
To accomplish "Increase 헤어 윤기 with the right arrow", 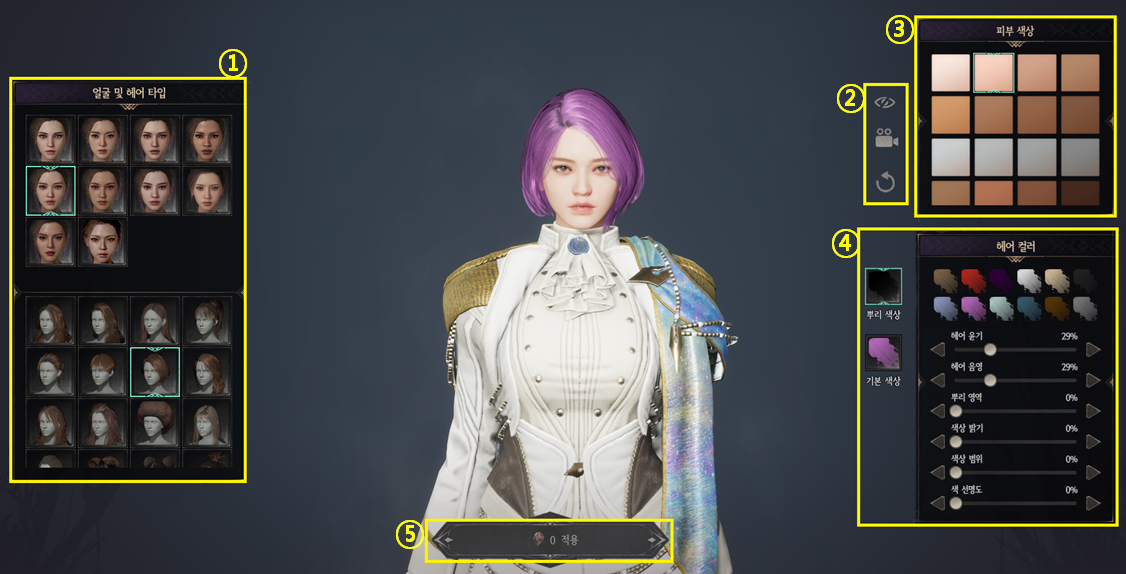I will [x=1093, y=350].
